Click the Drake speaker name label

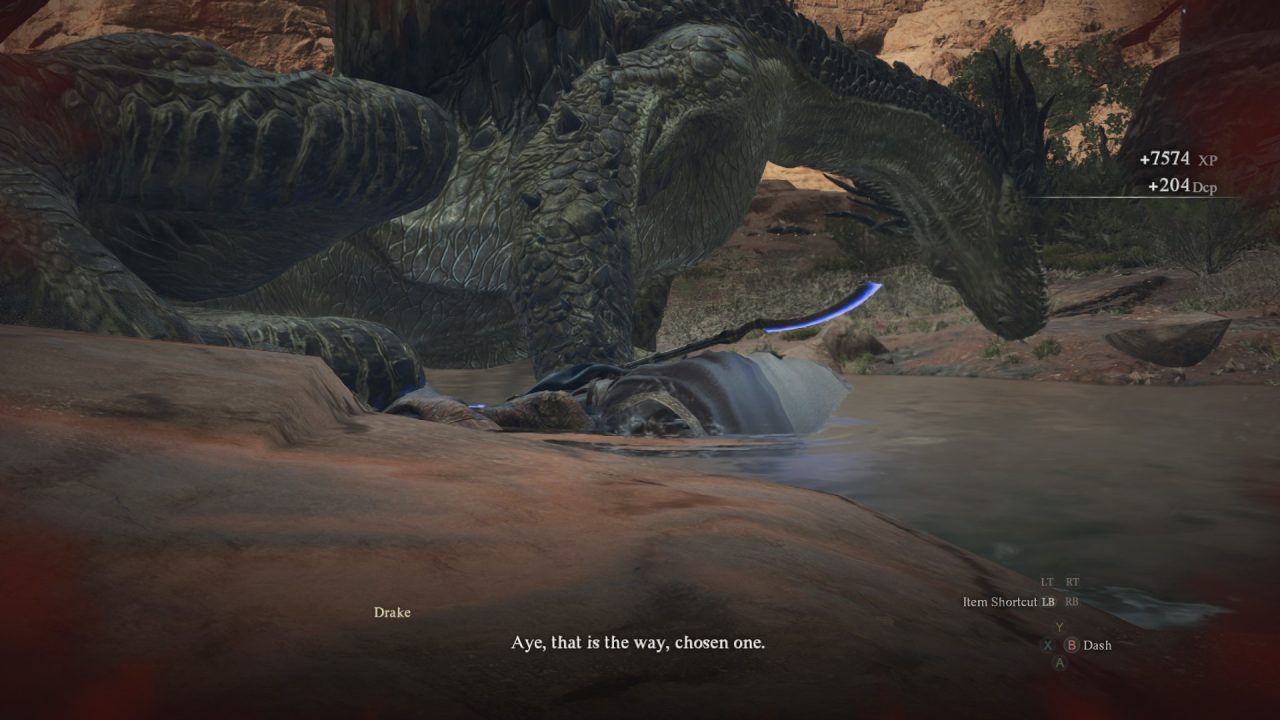pos(391,613)
